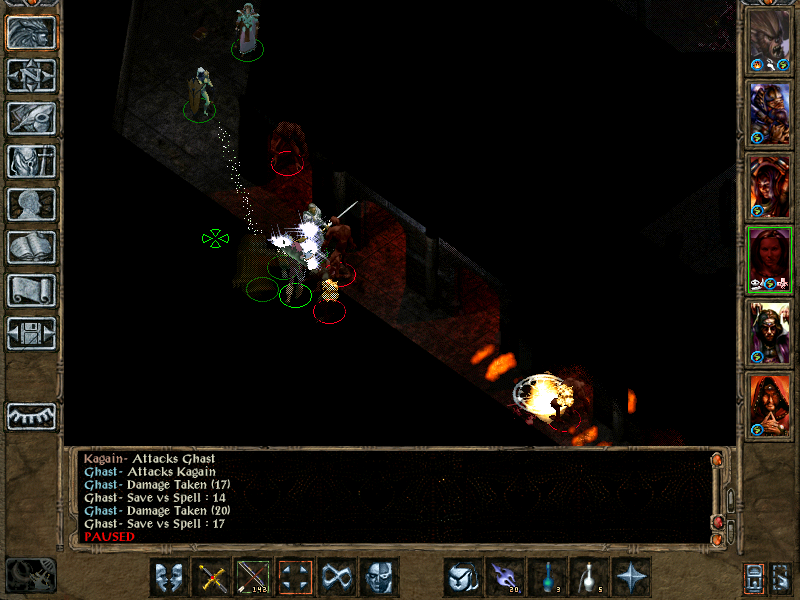Select the bow weapon slot with 143 arrows
Image resolution: width=800 pixels, height=600 pixels.
(x=254, y=577)
